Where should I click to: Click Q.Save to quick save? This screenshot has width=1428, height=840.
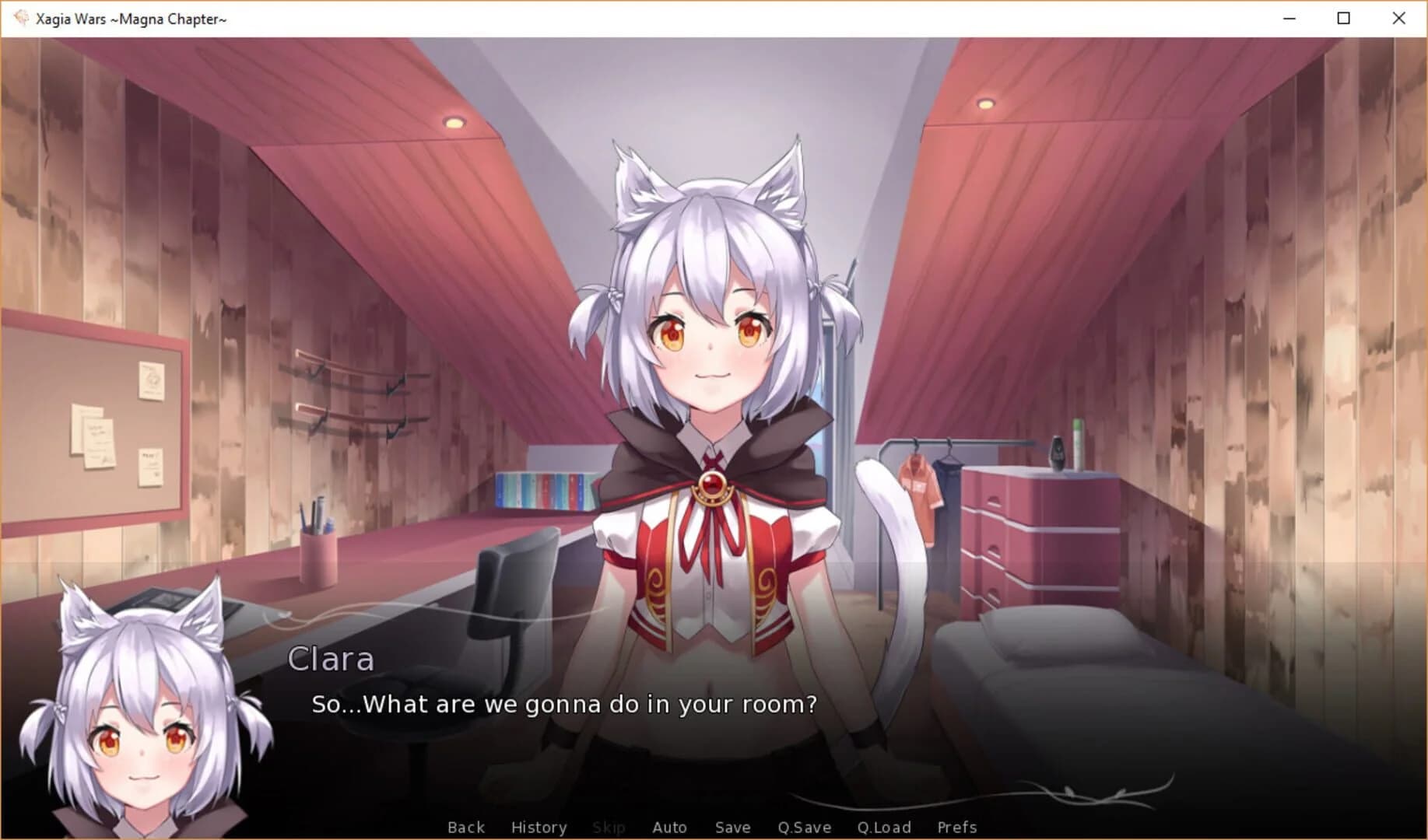(x=805, y=827)
